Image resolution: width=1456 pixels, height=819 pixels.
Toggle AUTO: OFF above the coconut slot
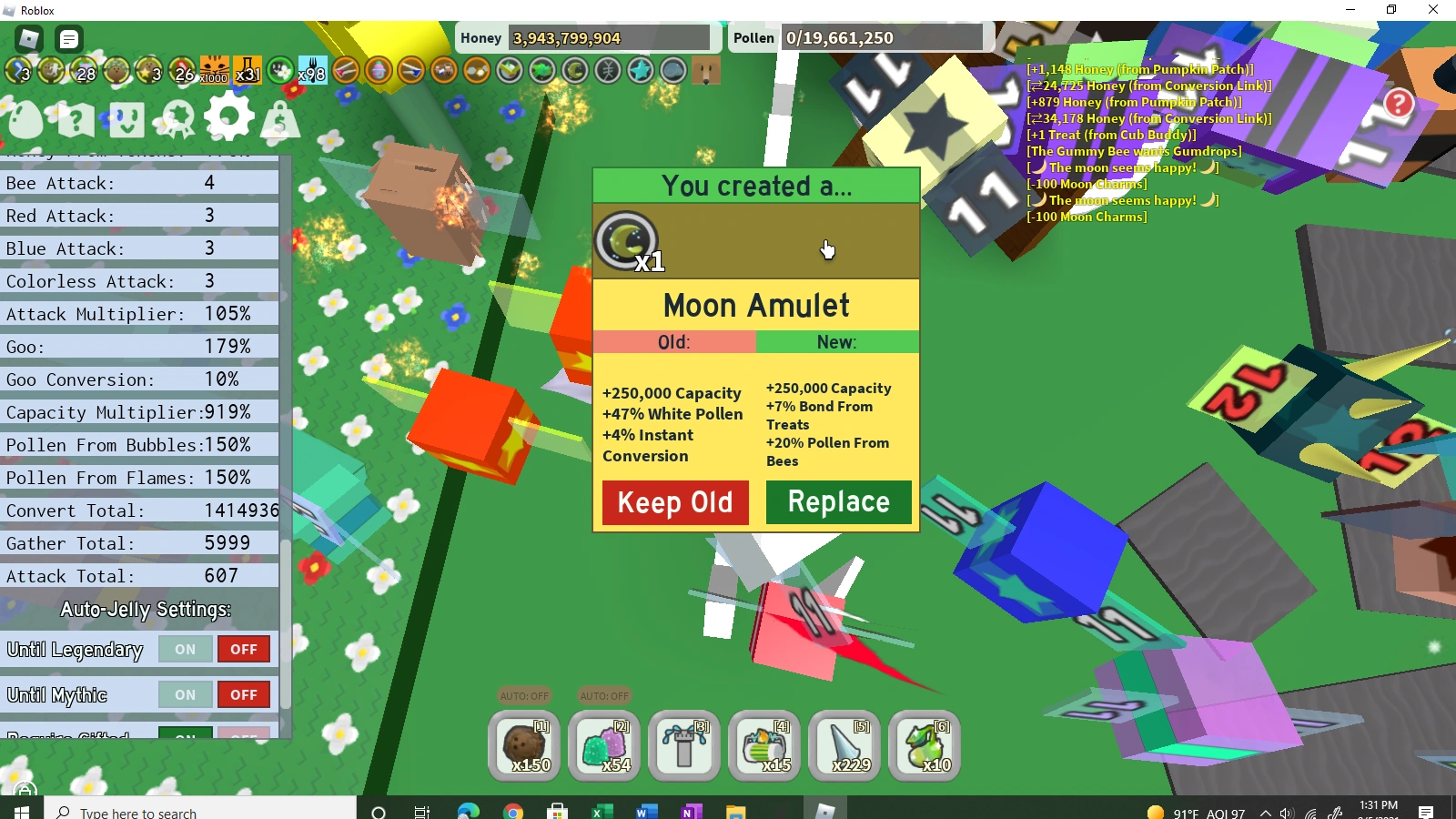pyautogui.click(x=523, y=695)
